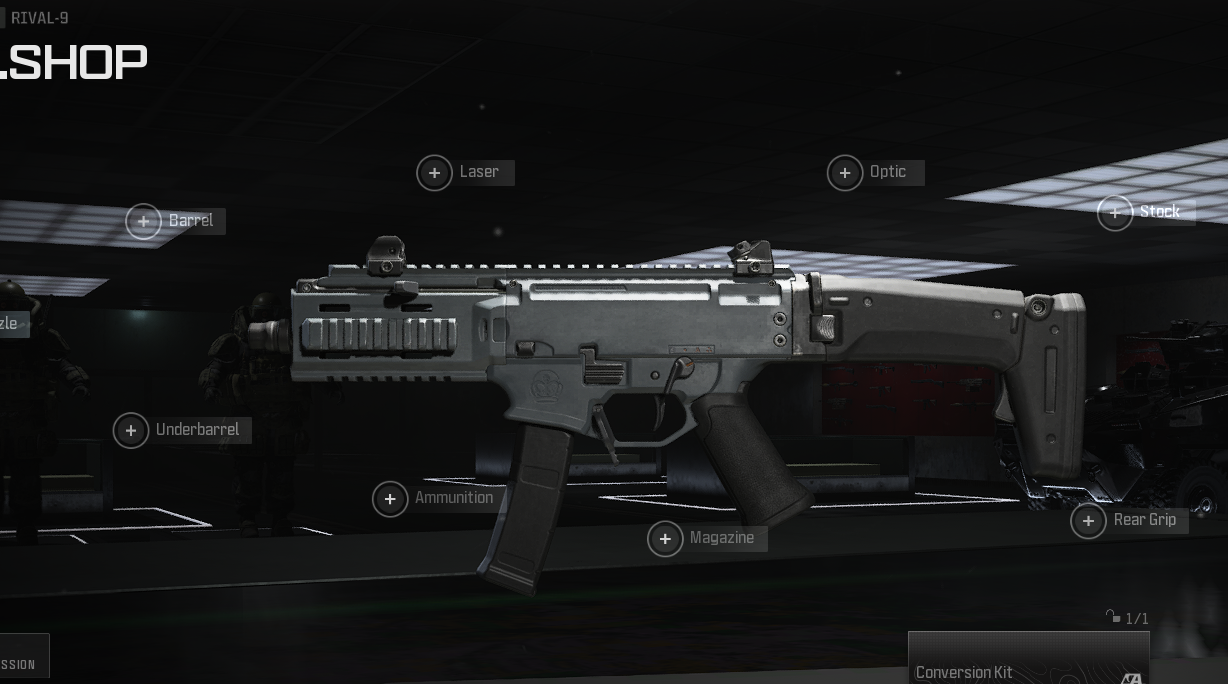This screenshot has height=684, width=1228.
Task: Select the Magazine attachment slot
Action: coord(665,539)
